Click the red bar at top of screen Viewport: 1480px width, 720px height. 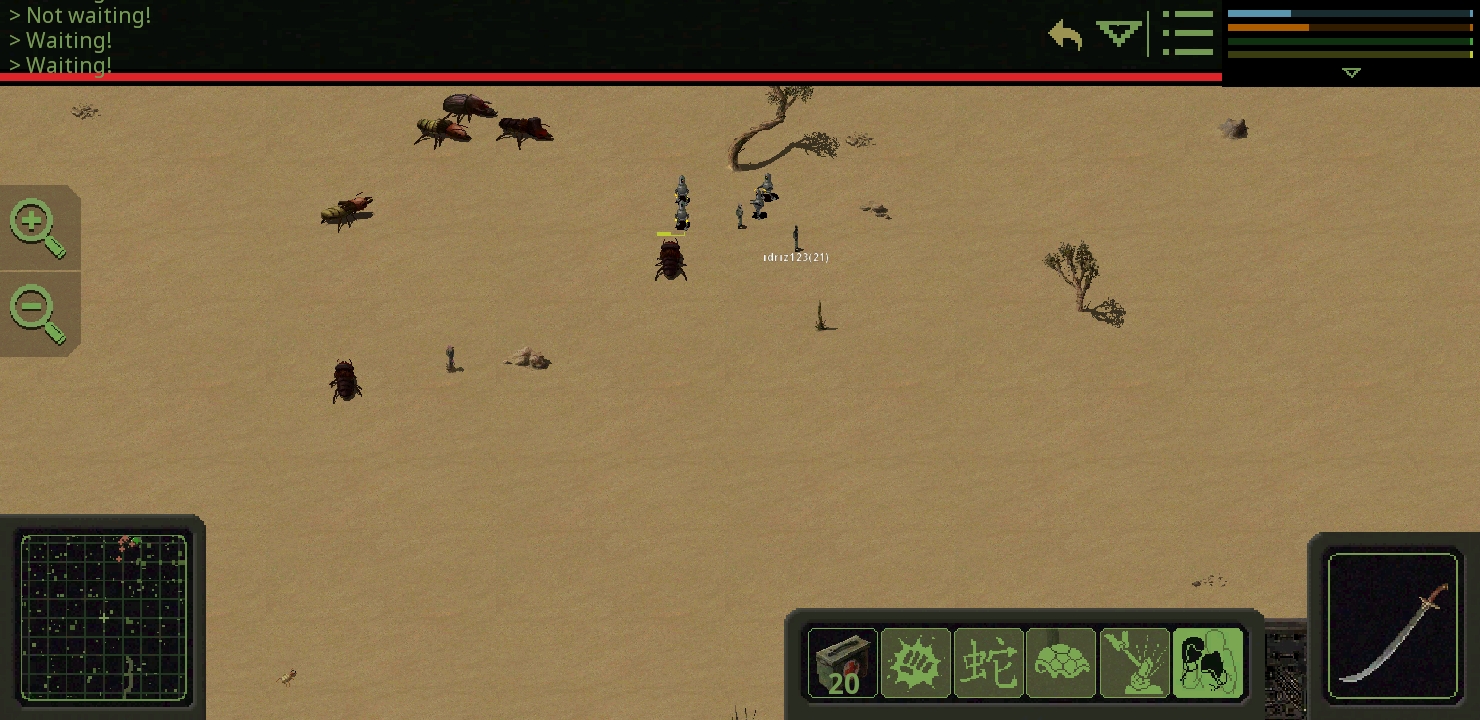(x=610, y=77)
